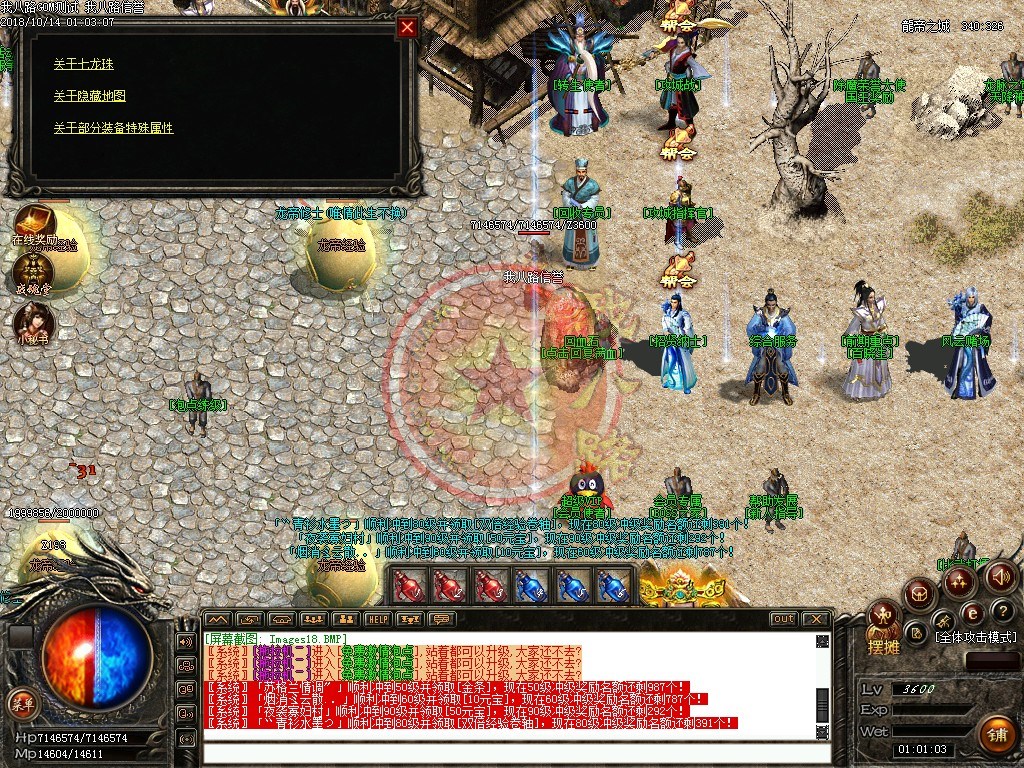
Task: Open the 在线奖励 online reward icon
Action: (34, 224)
